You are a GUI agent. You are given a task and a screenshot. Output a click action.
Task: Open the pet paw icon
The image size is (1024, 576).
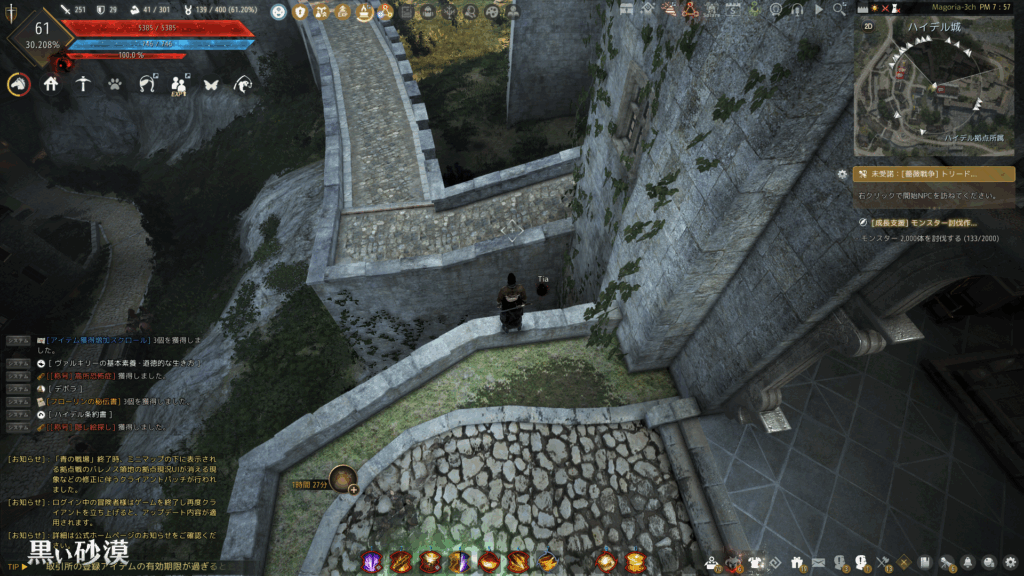coord(115,85)
